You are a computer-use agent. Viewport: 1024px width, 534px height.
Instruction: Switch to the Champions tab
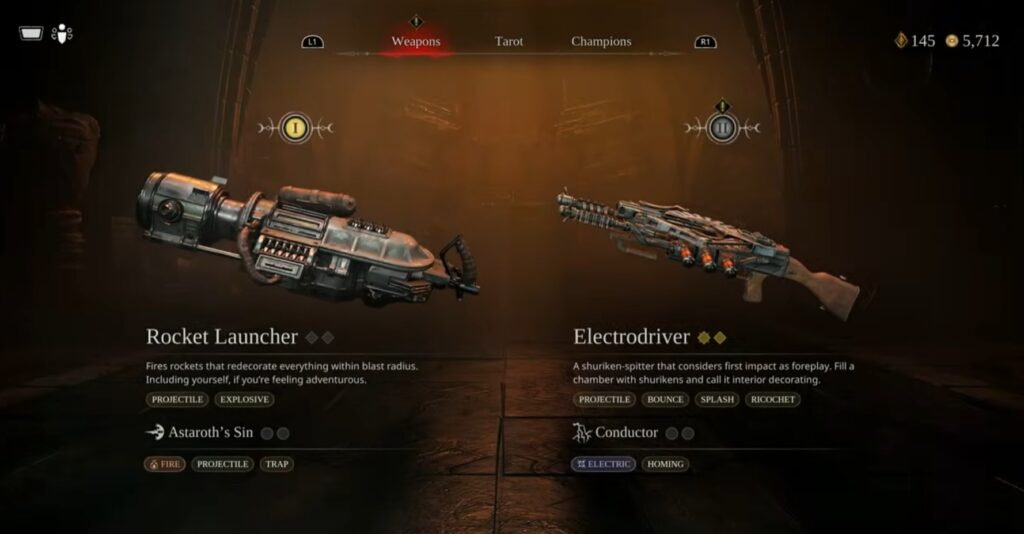point(601,42)
